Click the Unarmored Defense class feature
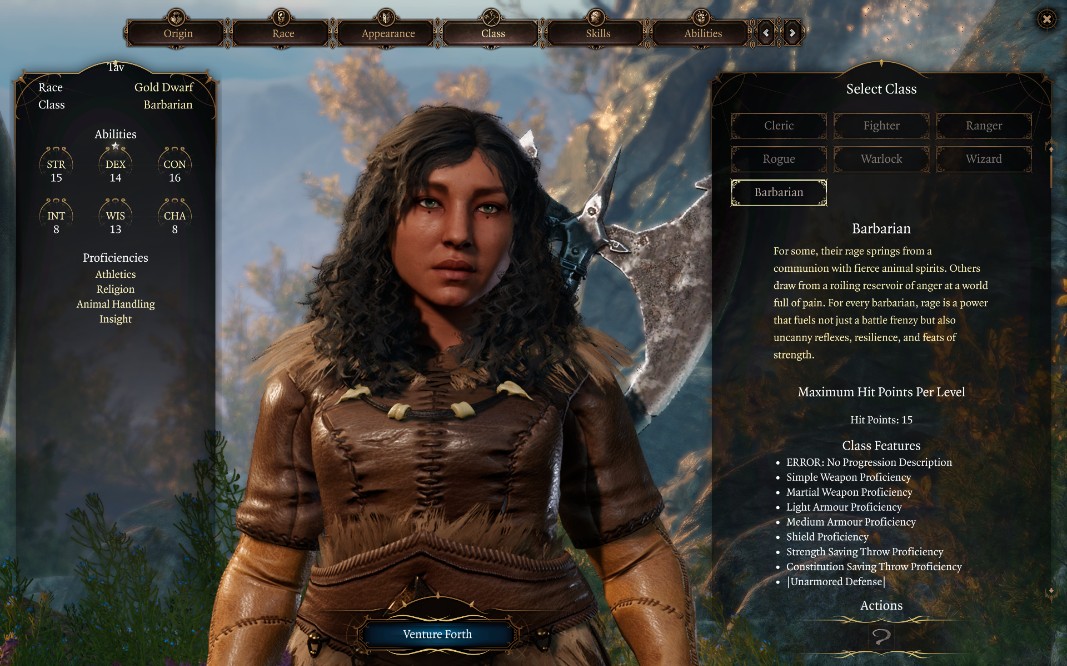 click(x=836, y=582)
